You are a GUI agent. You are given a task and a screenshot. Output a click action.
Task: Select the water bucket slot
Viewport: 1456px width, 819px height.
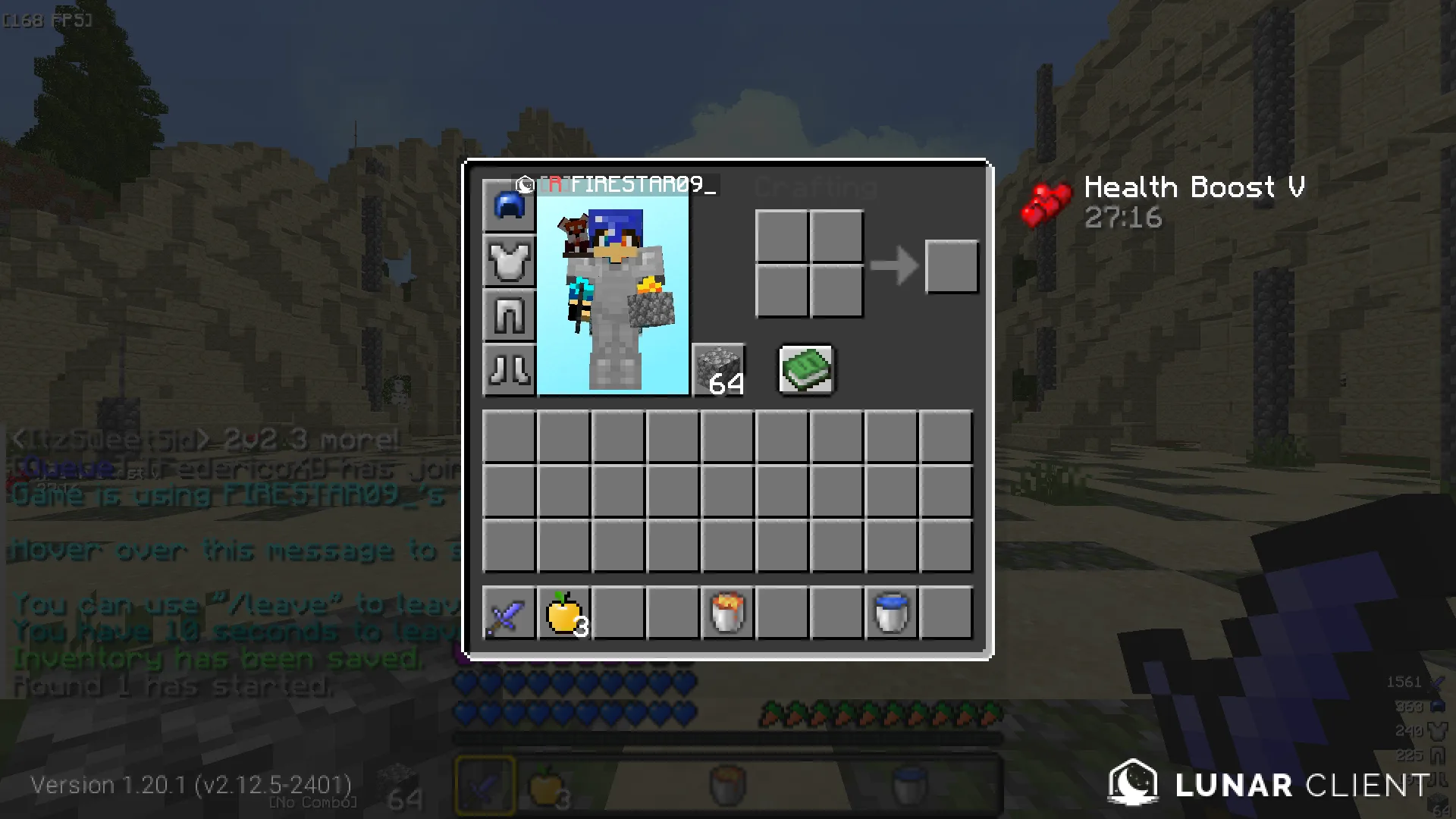pos(891,613)
